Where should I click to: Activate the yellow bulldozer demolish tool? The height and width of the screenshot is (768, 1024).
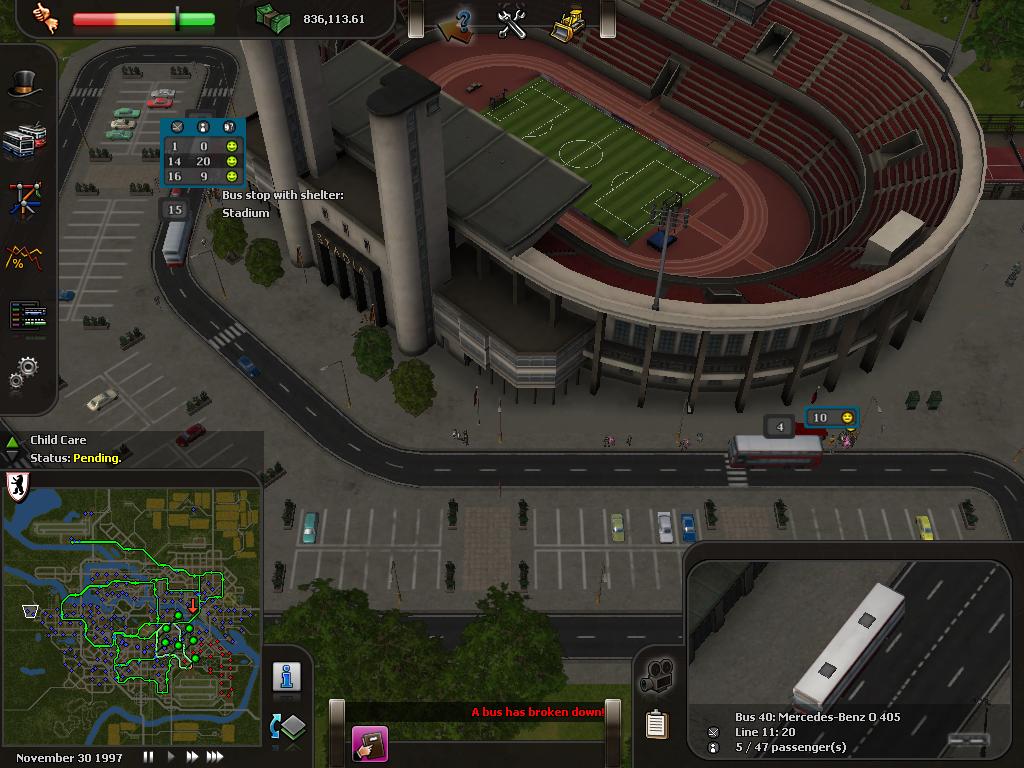567,22
